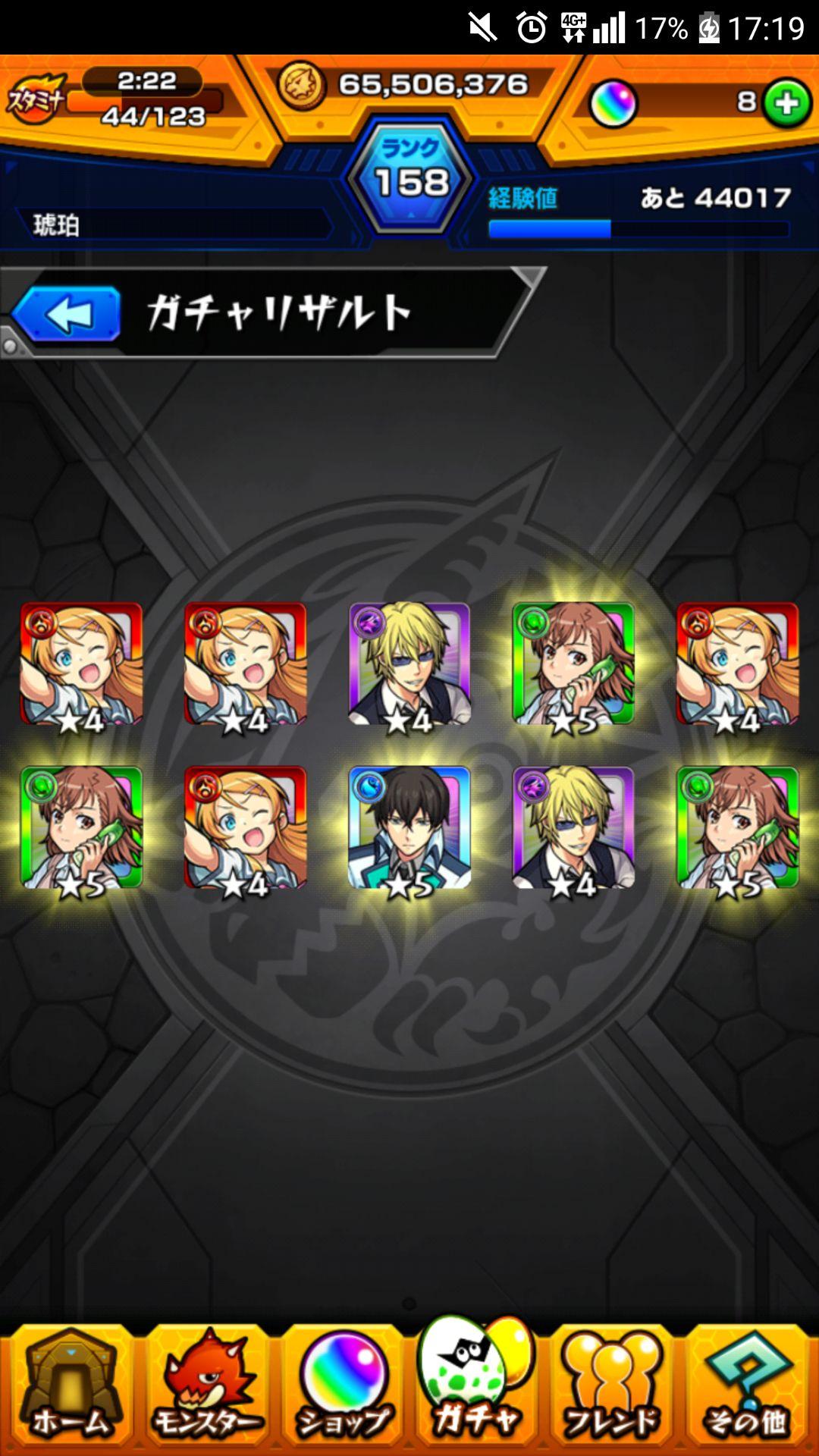Open the モンスター (Monster) menu
The image size is (819, 1456).
[x=206, y=1389]
